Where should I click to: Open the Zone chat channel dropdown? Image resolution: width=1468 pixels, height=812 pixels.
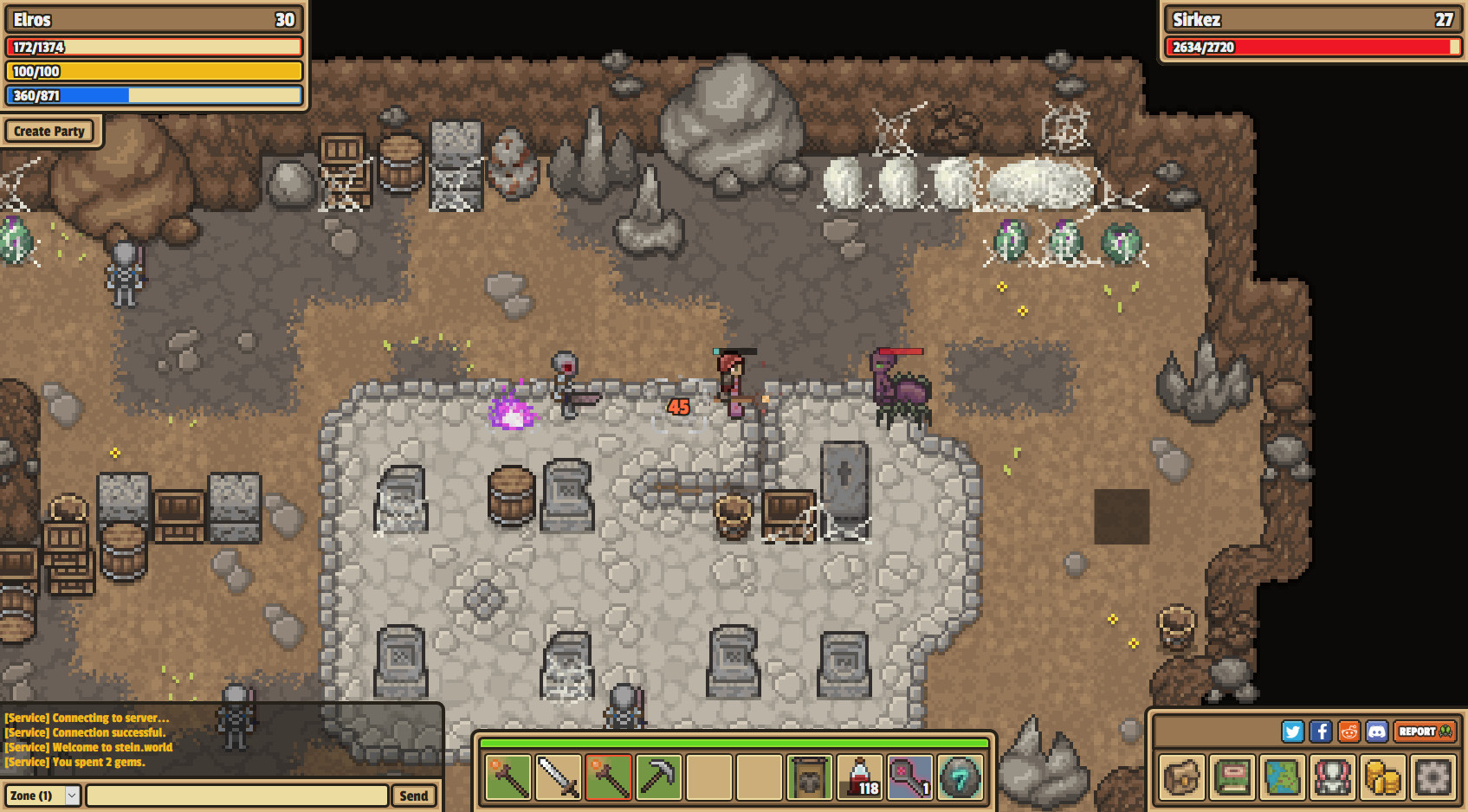click(44, 795)
